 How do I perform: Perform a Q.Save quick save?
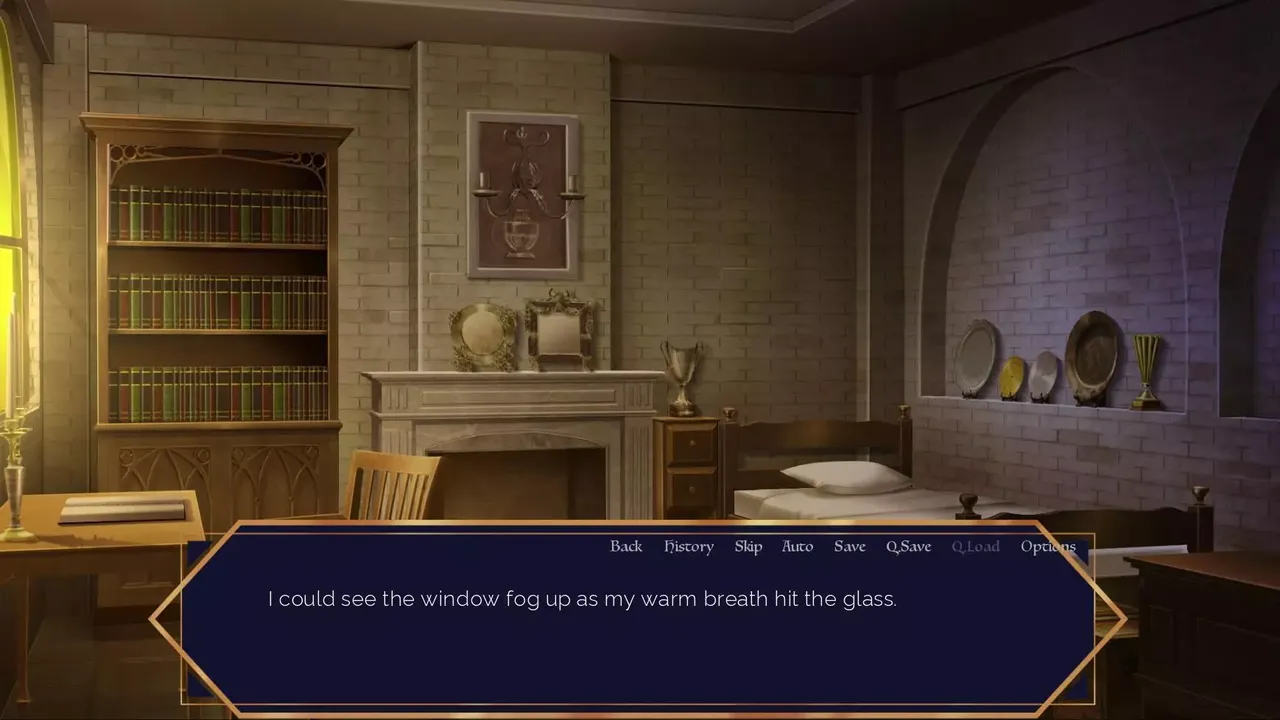908,546
